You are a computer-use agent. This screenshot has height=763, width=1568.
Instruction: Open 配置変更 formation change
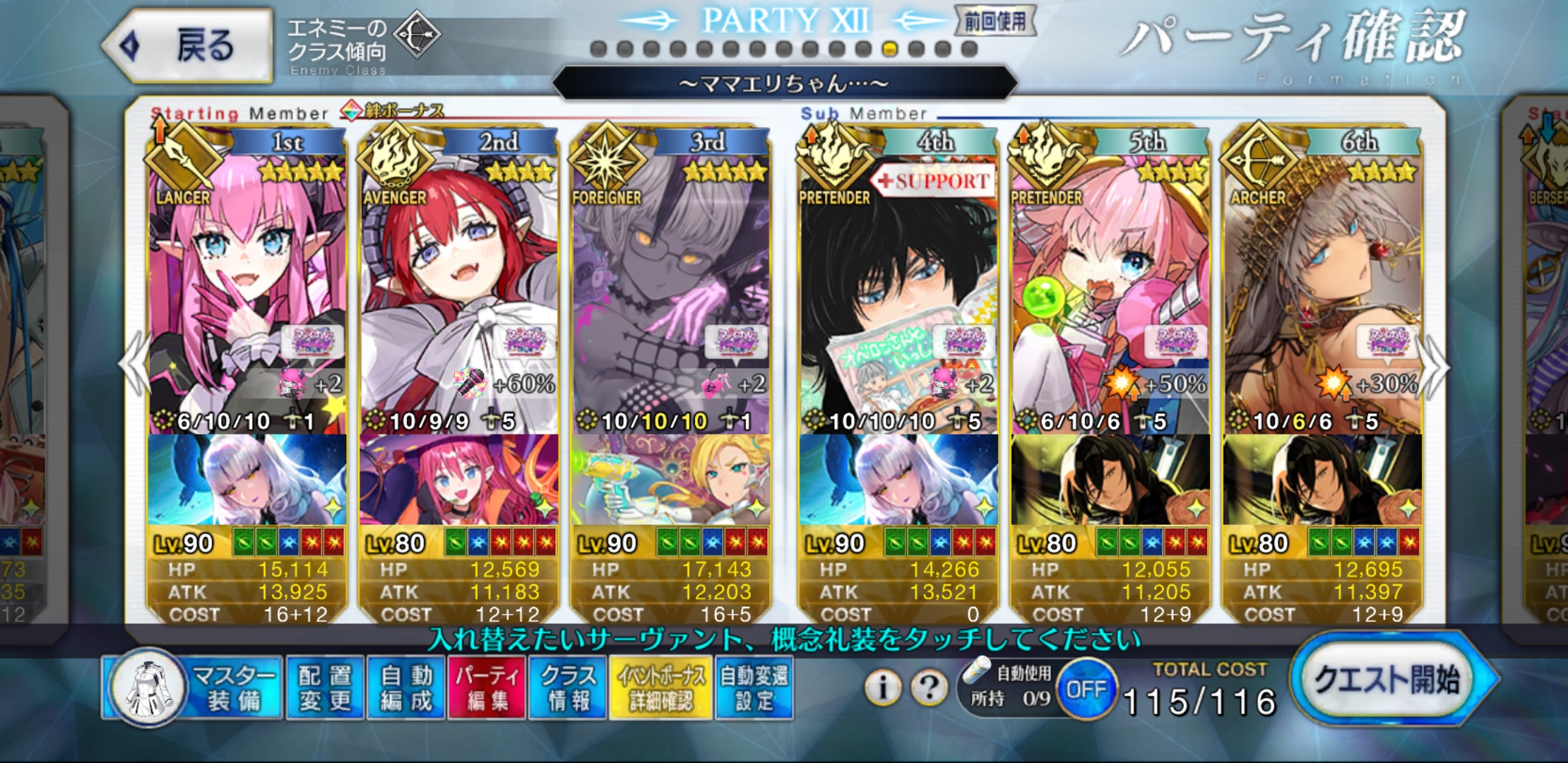click(x=325, y=687)
